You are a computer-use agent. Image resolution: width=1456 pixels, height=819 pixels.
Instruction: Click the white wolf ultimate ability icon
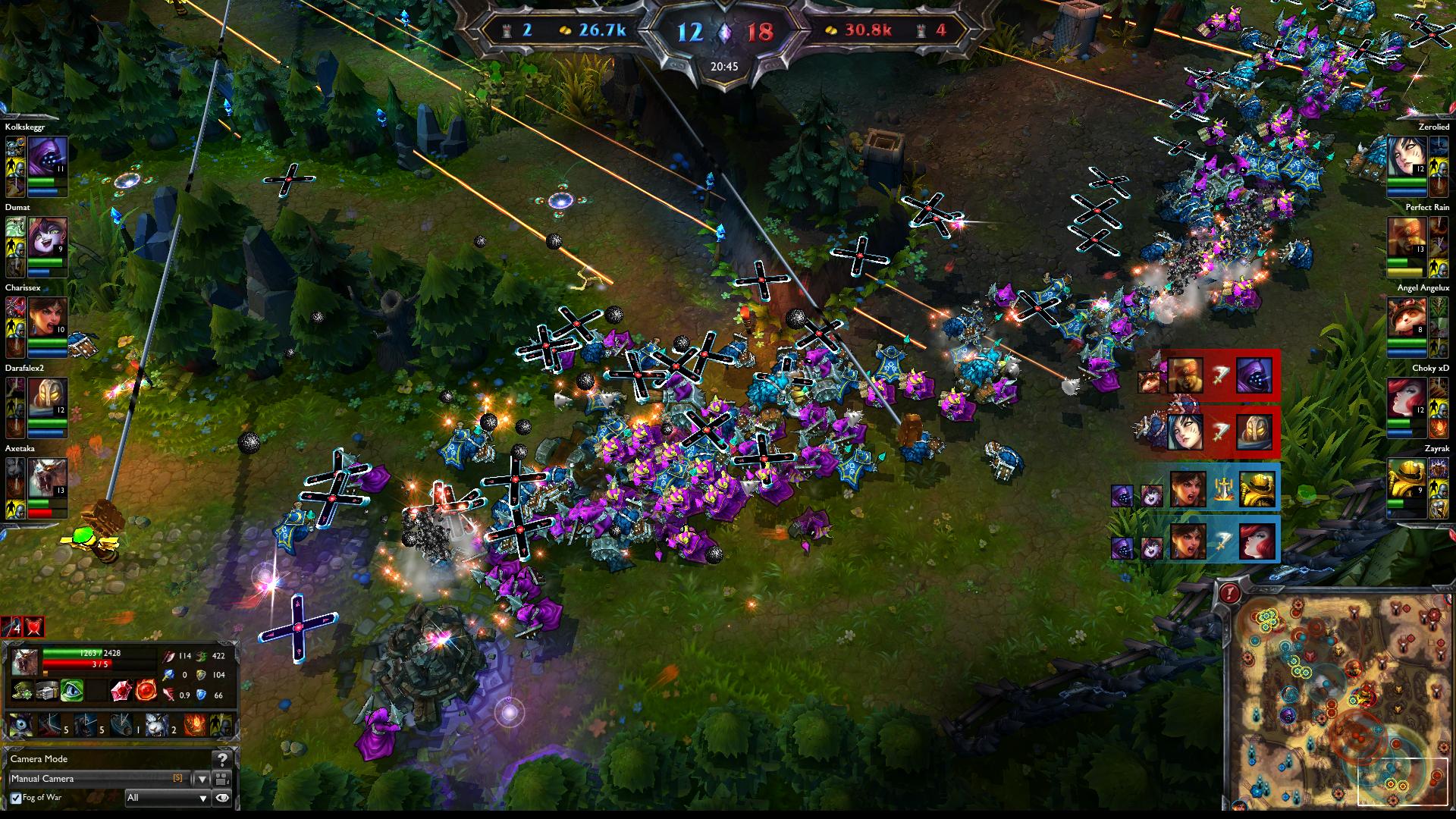tap(156, 724)
